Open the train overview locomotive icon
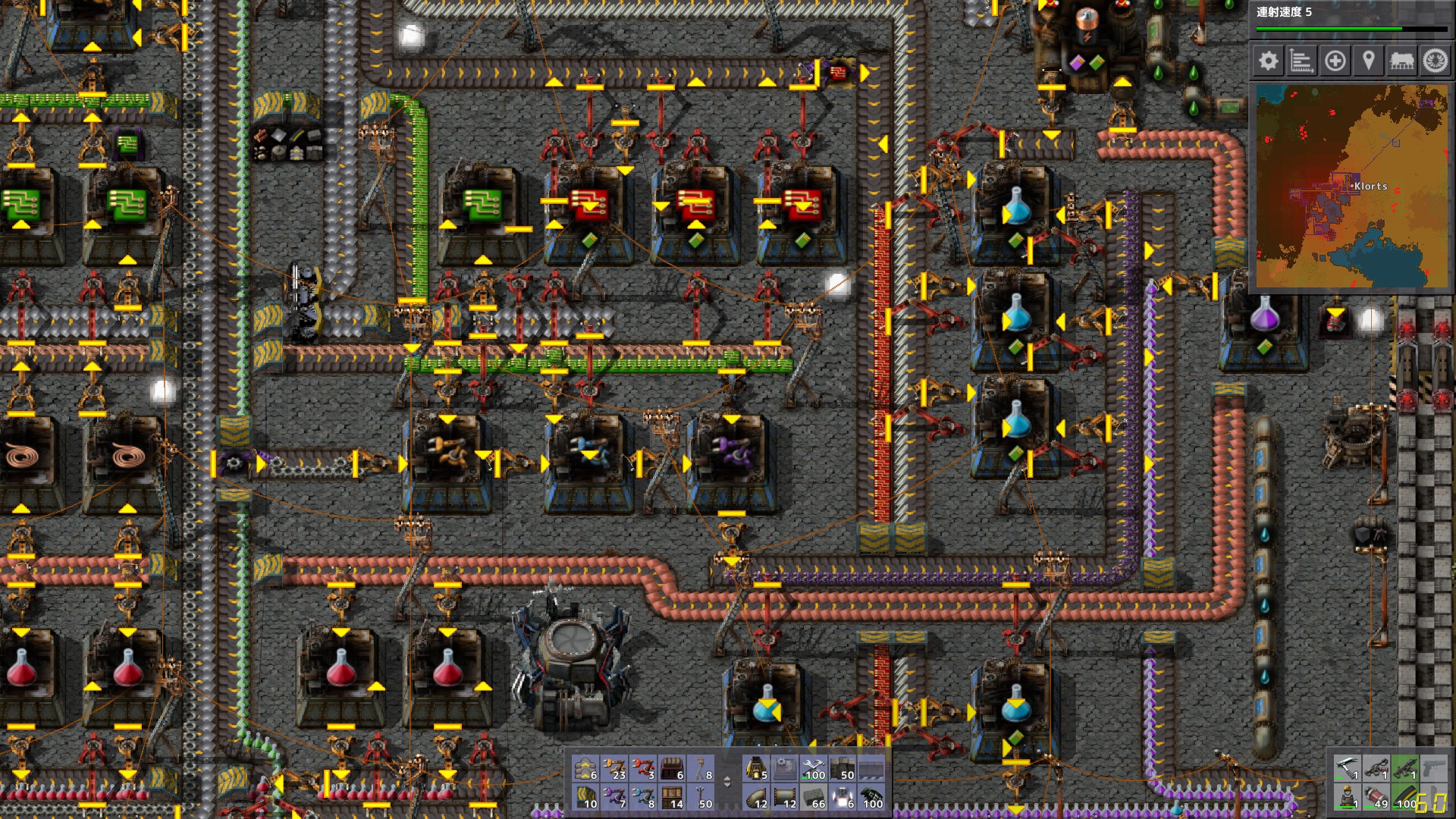The width and height of the screenshot is (1456, 819). pos(1401,61)
